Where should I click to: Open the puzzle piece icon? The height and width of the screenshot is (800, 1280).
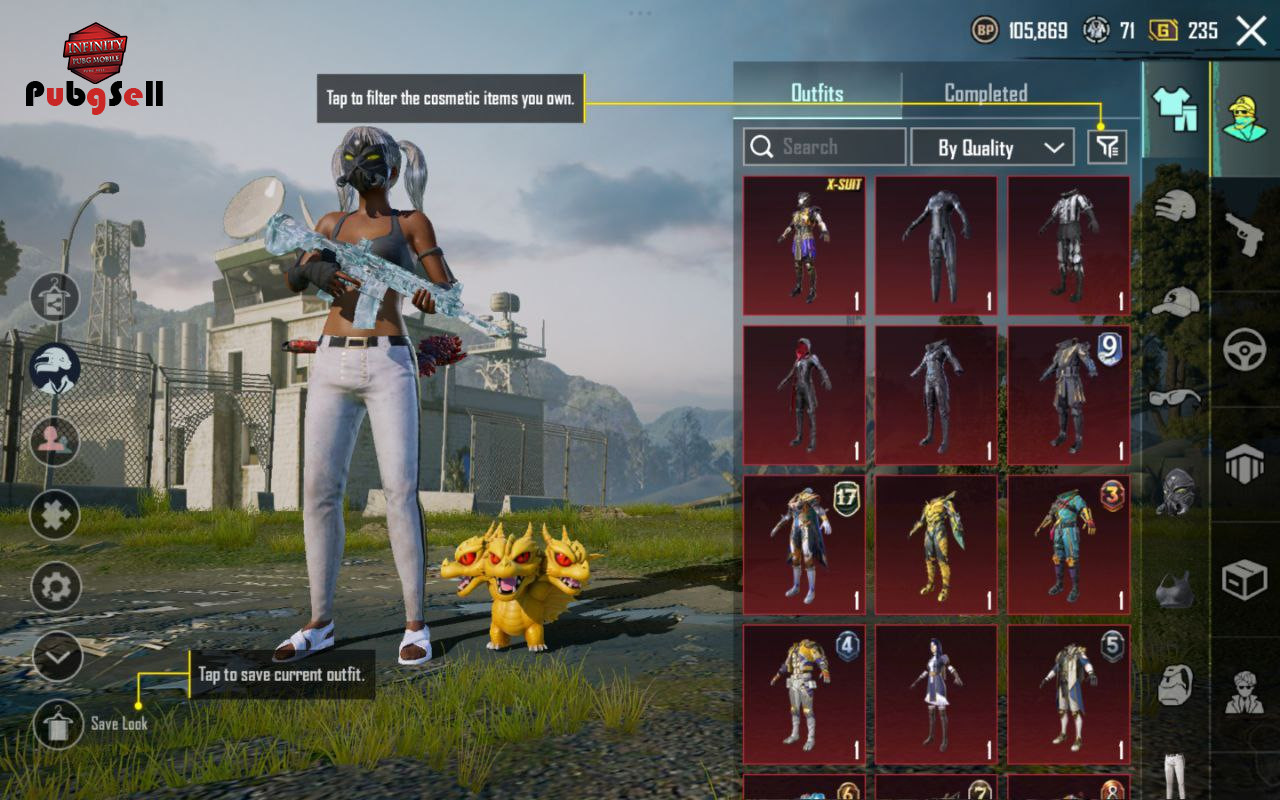pos(55,516)
